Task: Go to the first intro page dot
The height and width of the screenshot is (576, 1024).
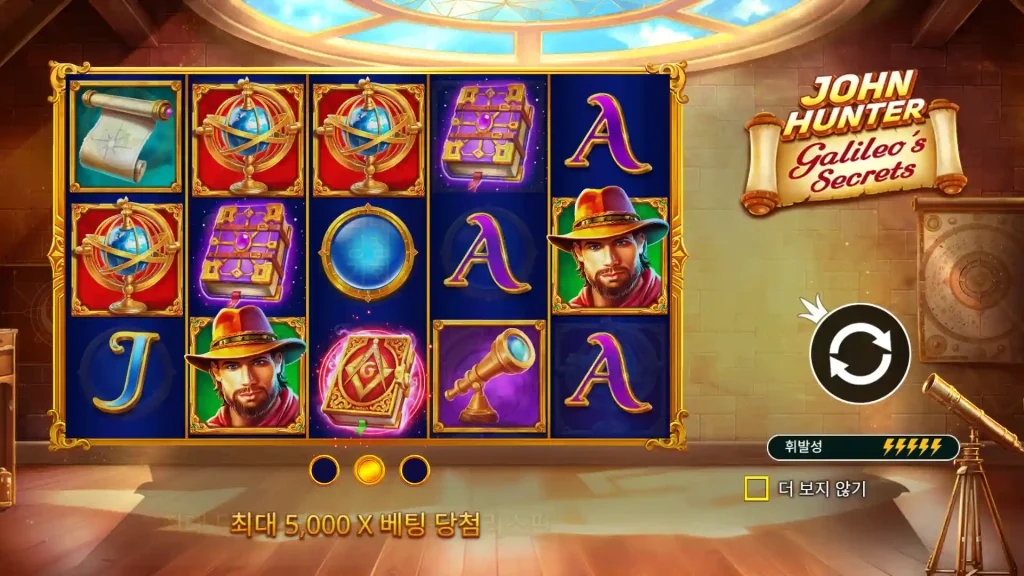Action: pyautogui.click(x=324, y=468)
